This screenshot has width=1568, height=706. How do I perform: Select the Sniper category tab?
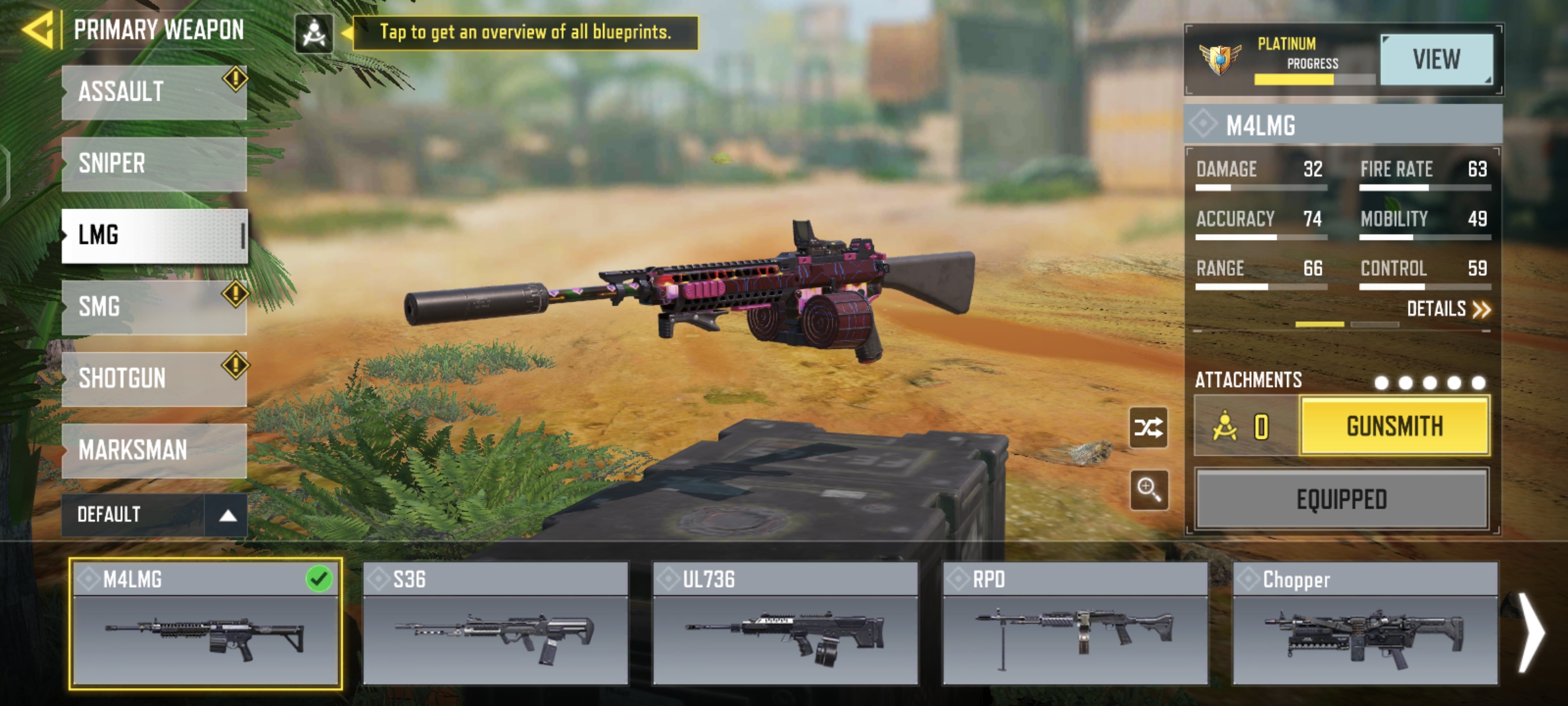click(x=154, y=163)
